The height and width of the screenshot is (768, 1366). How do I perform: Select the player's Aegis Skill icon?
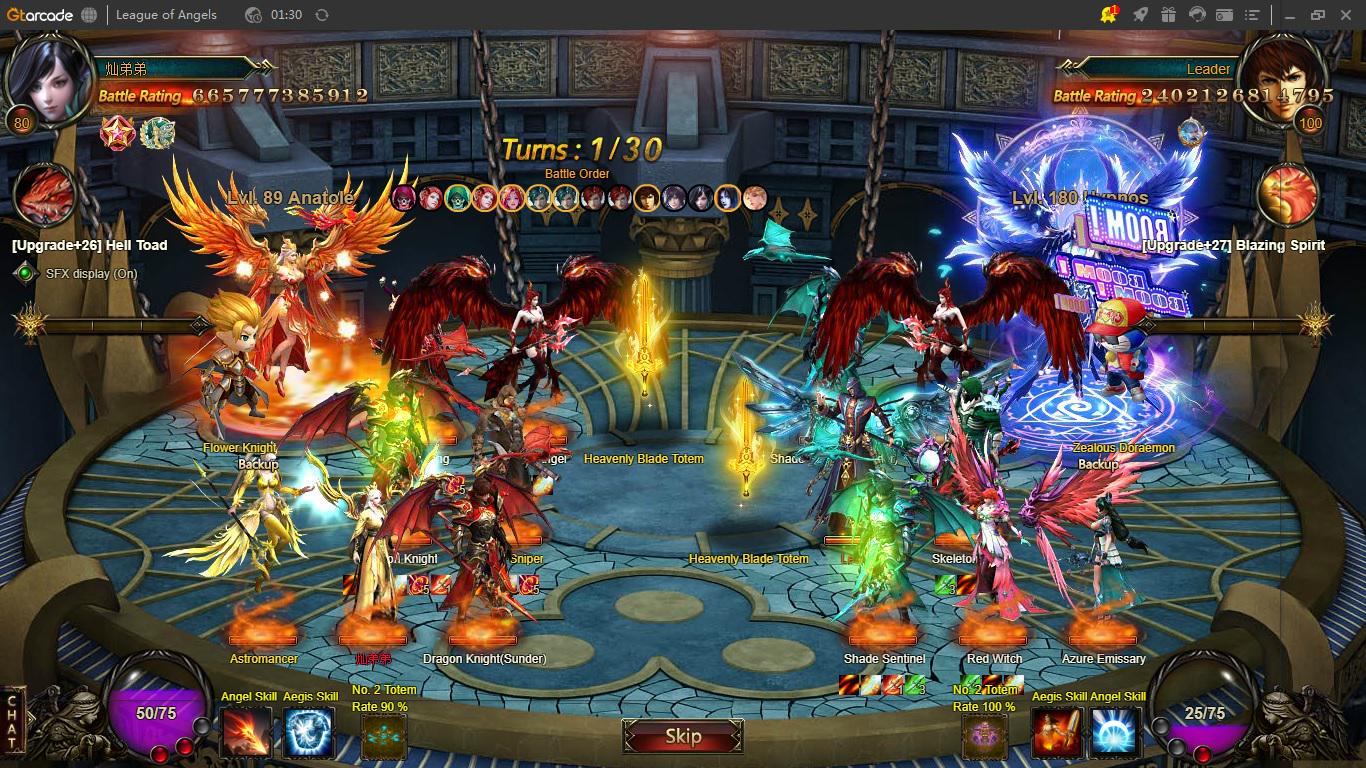click(309, 732)
